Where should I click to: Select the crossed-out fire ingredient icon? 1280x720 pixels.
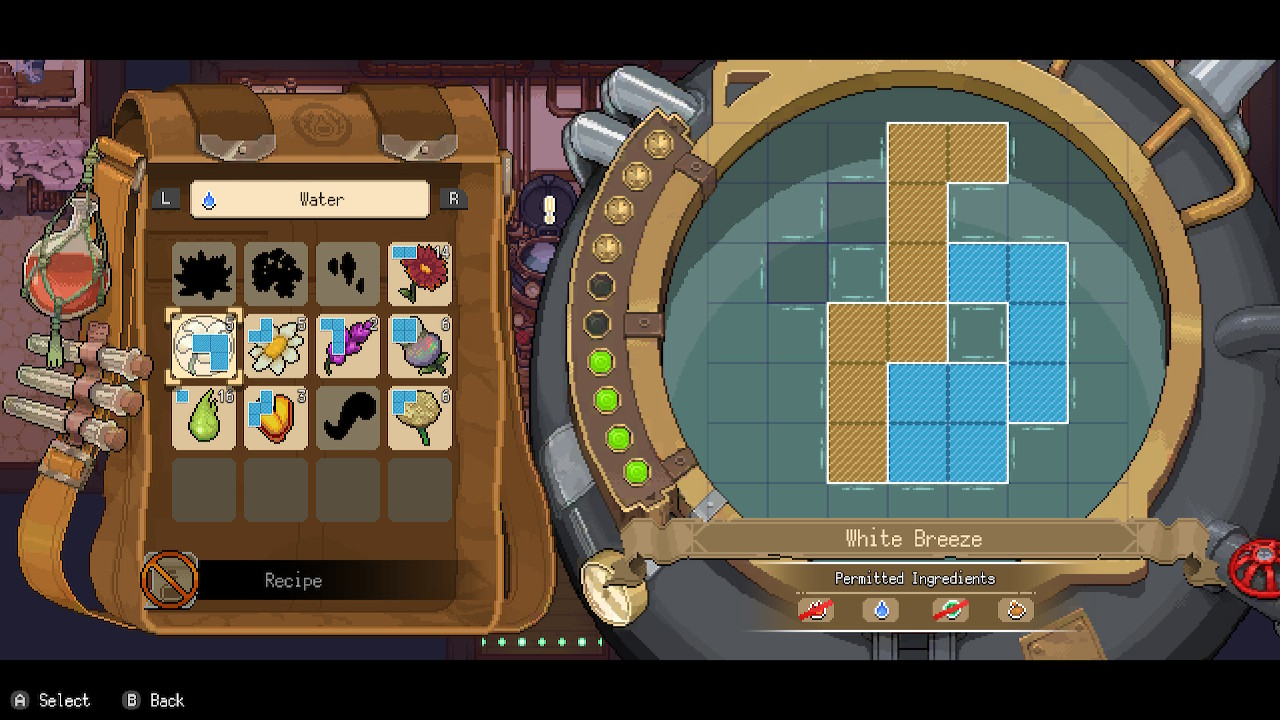tap(815, 609)
